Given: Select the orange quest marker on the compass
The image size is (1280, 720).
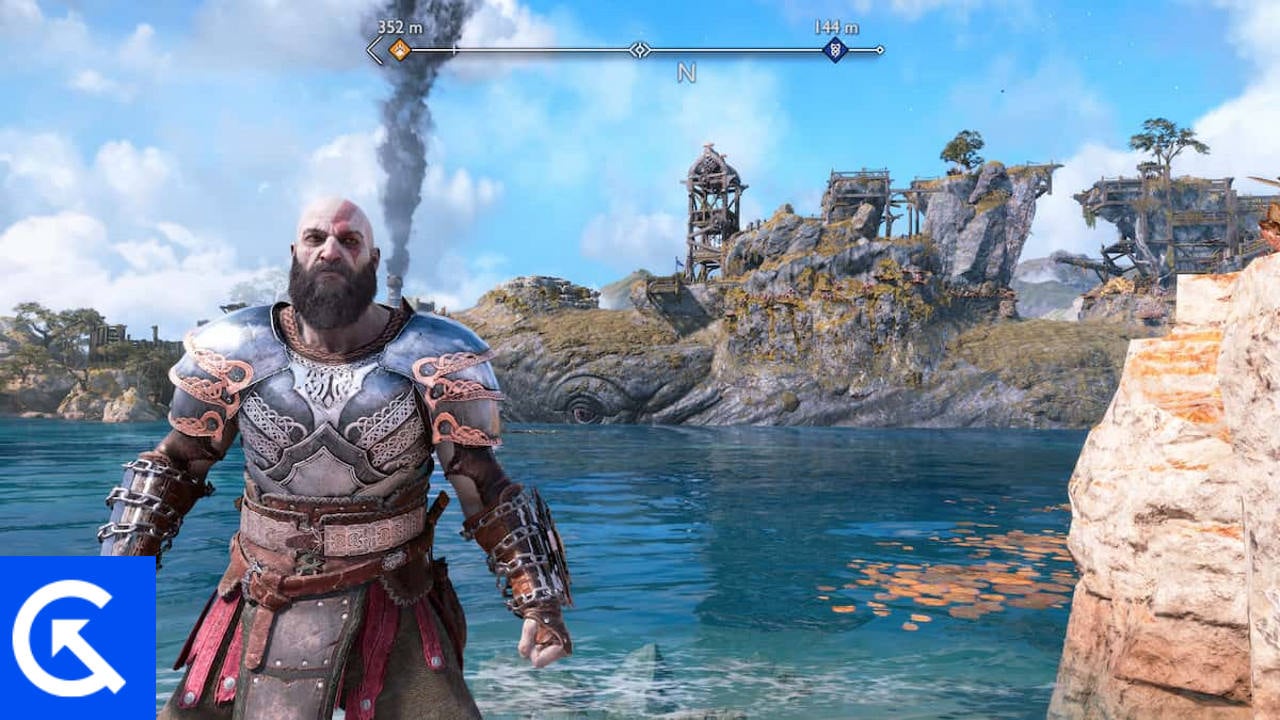Looking at the screenshot, I should 400,49.
